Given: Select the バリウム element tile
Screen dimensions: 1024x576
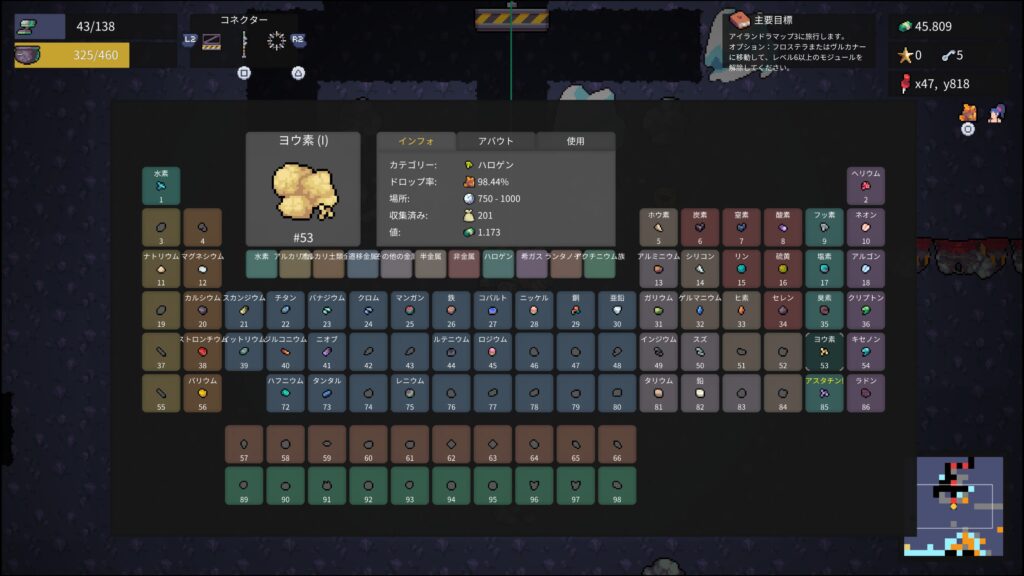Looking at the screenshot, I should coord(203,393).
